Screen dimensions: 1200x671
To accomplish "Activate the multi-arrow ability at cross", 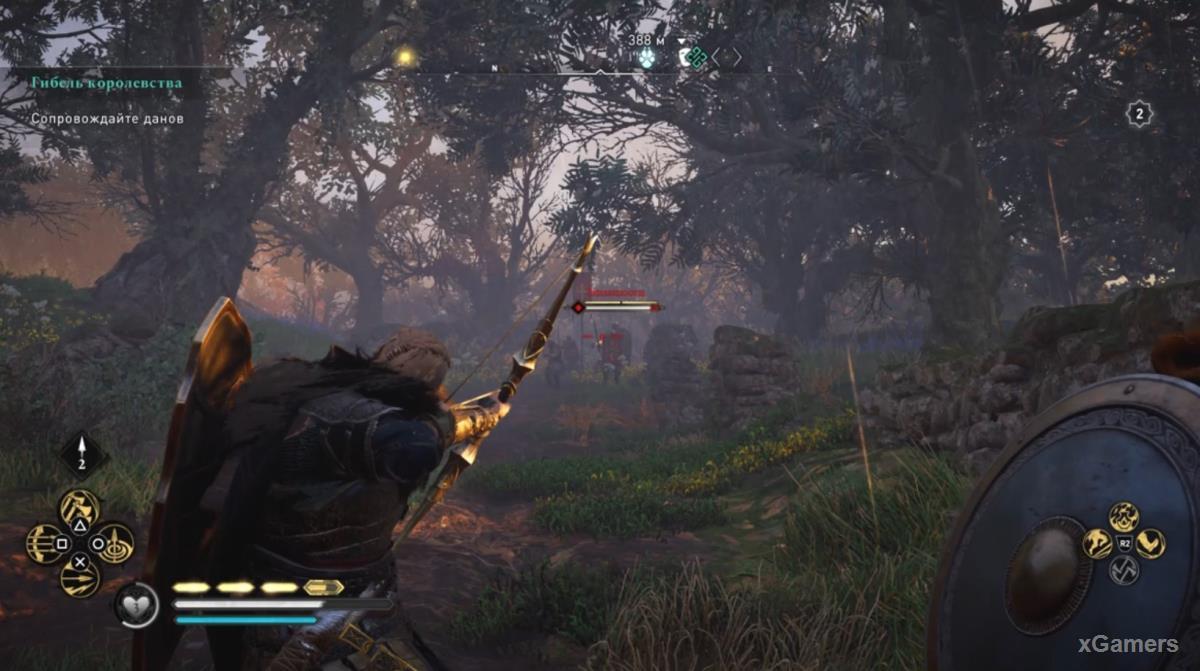I will tap(79, 577).
